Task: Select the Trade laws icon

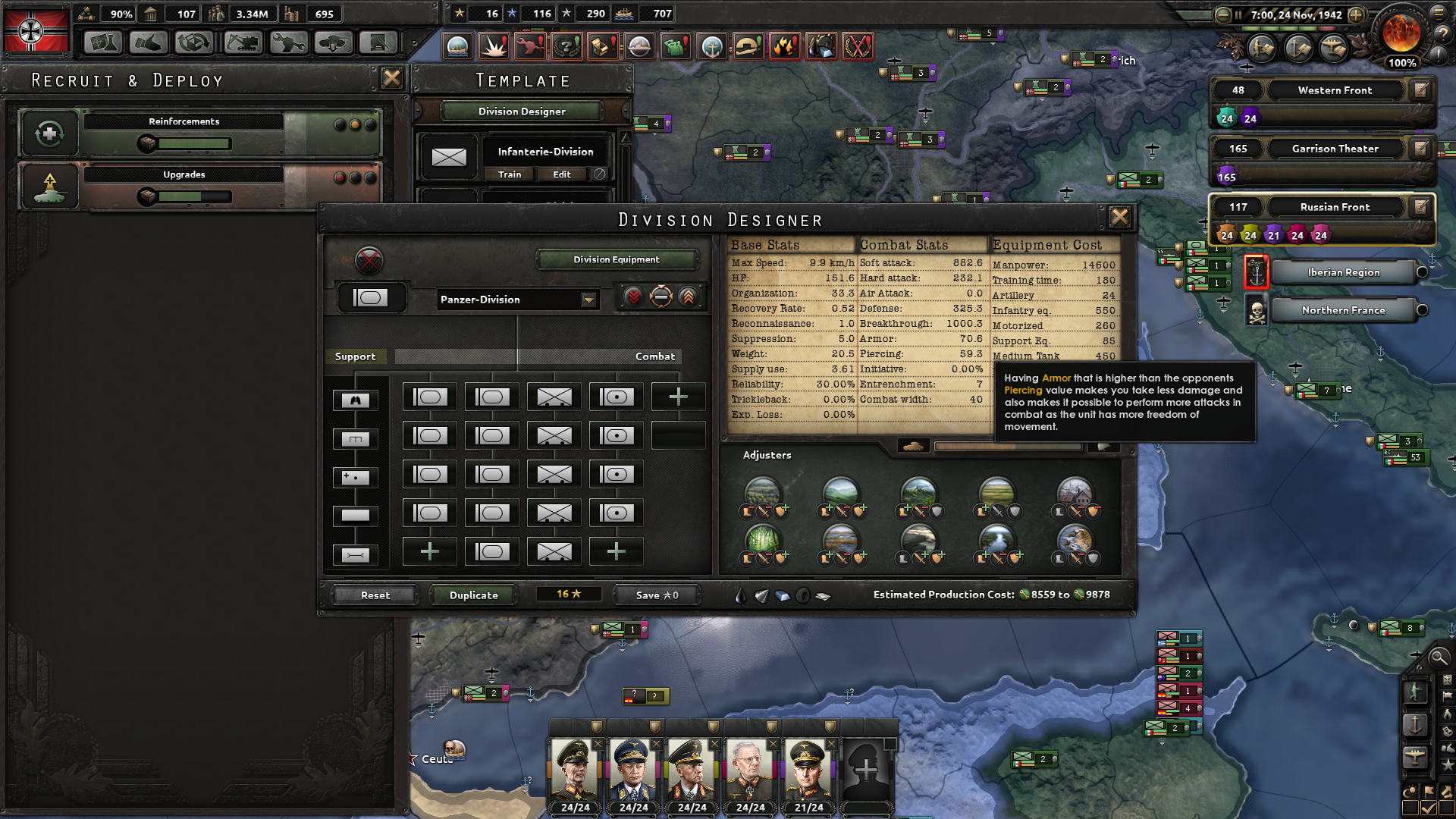Action: pos(193,43)
